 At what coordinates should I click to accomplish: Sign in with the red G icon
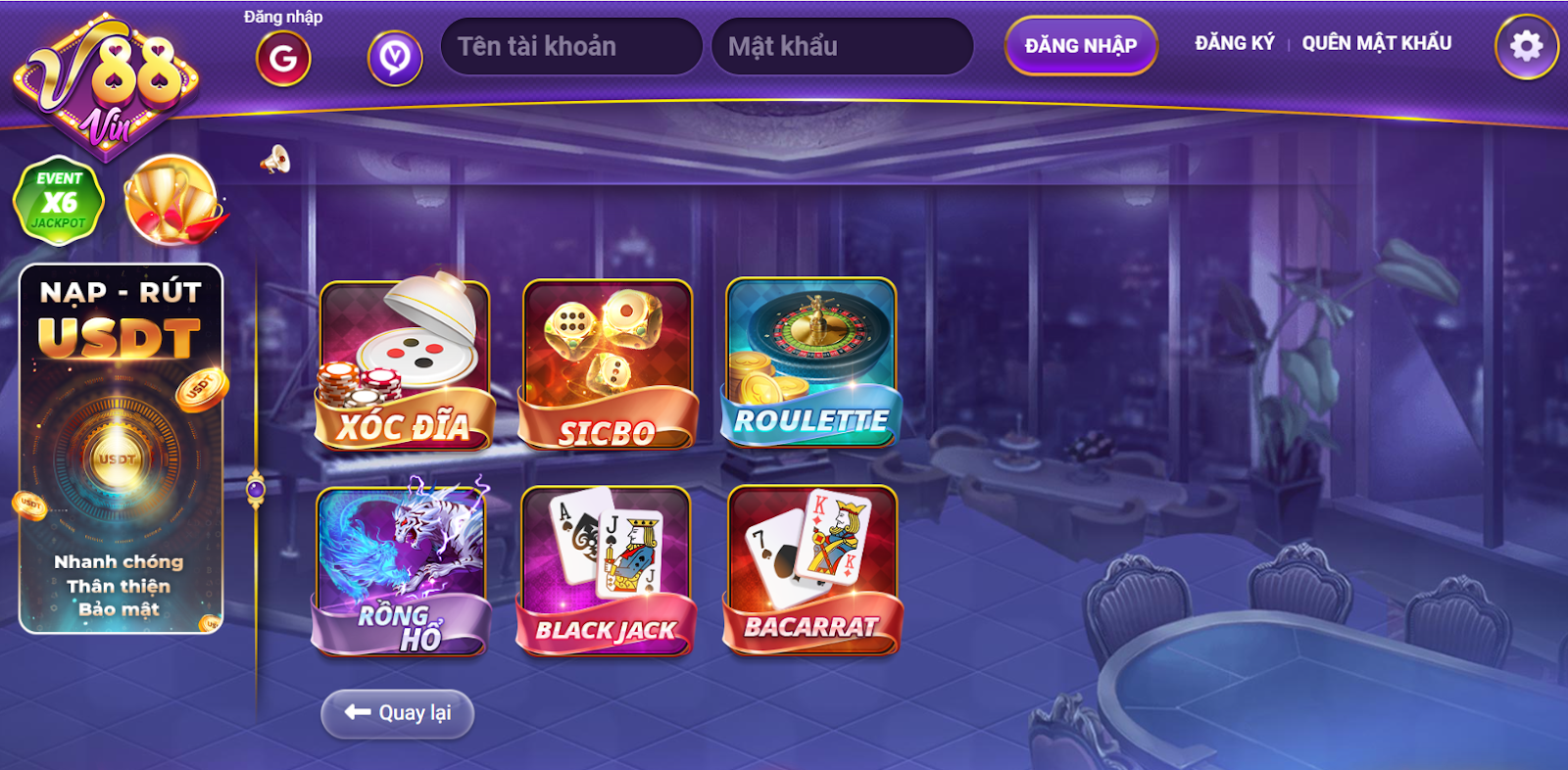283,59
